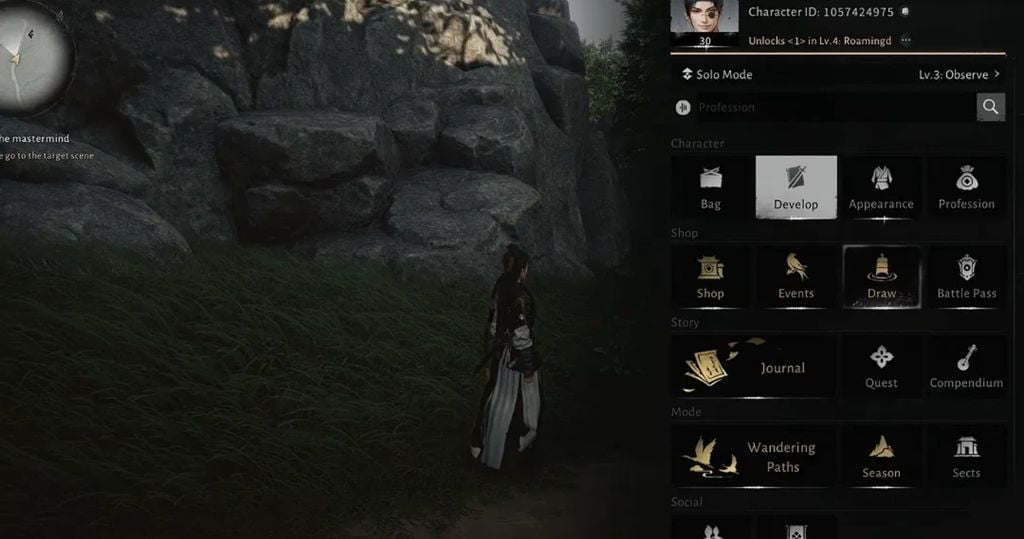Open the Bag menu
Image resolution: width=1024 pixels, height=539 pixels.
tap(711, 188)
